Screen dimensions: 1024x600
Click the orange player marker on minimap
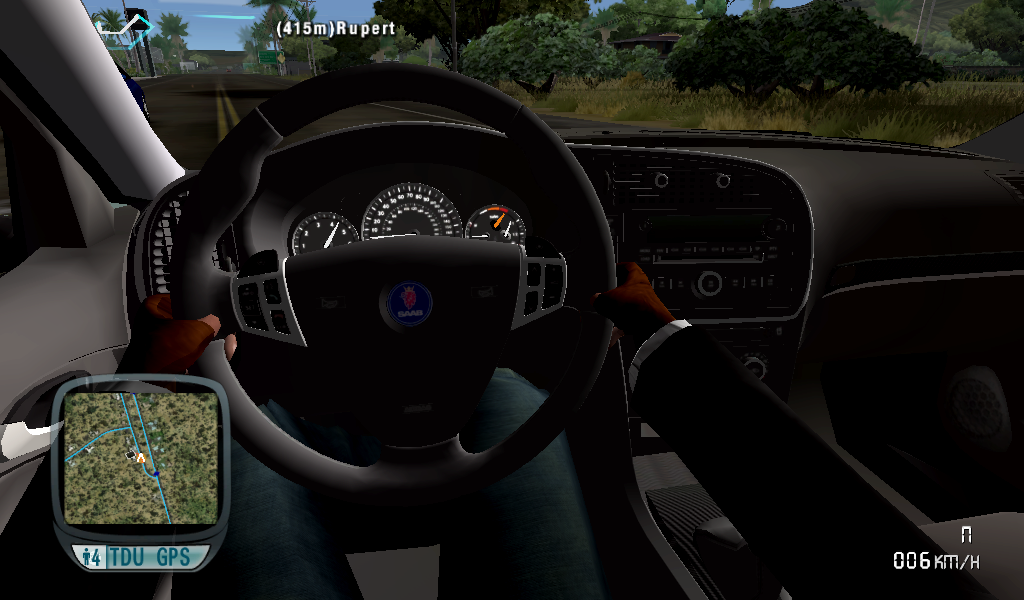tap(141, 457)
